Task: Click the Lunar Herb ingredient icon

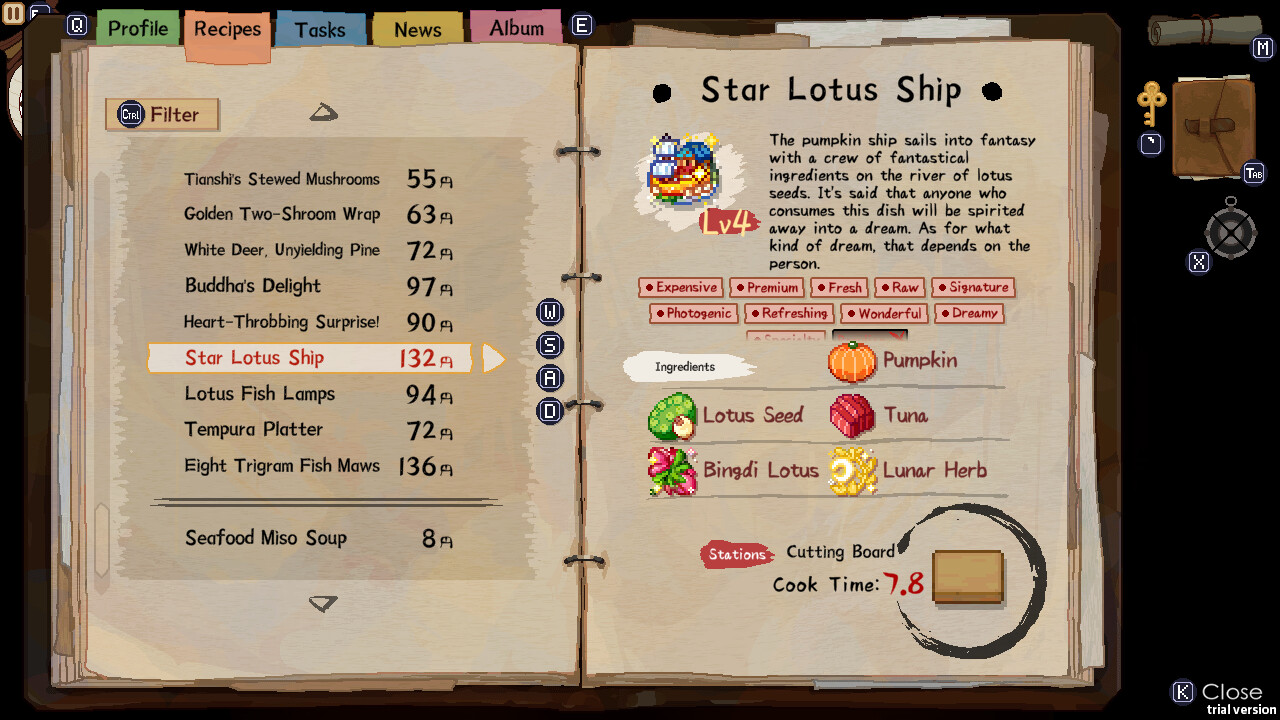Action: click(852, 470)
